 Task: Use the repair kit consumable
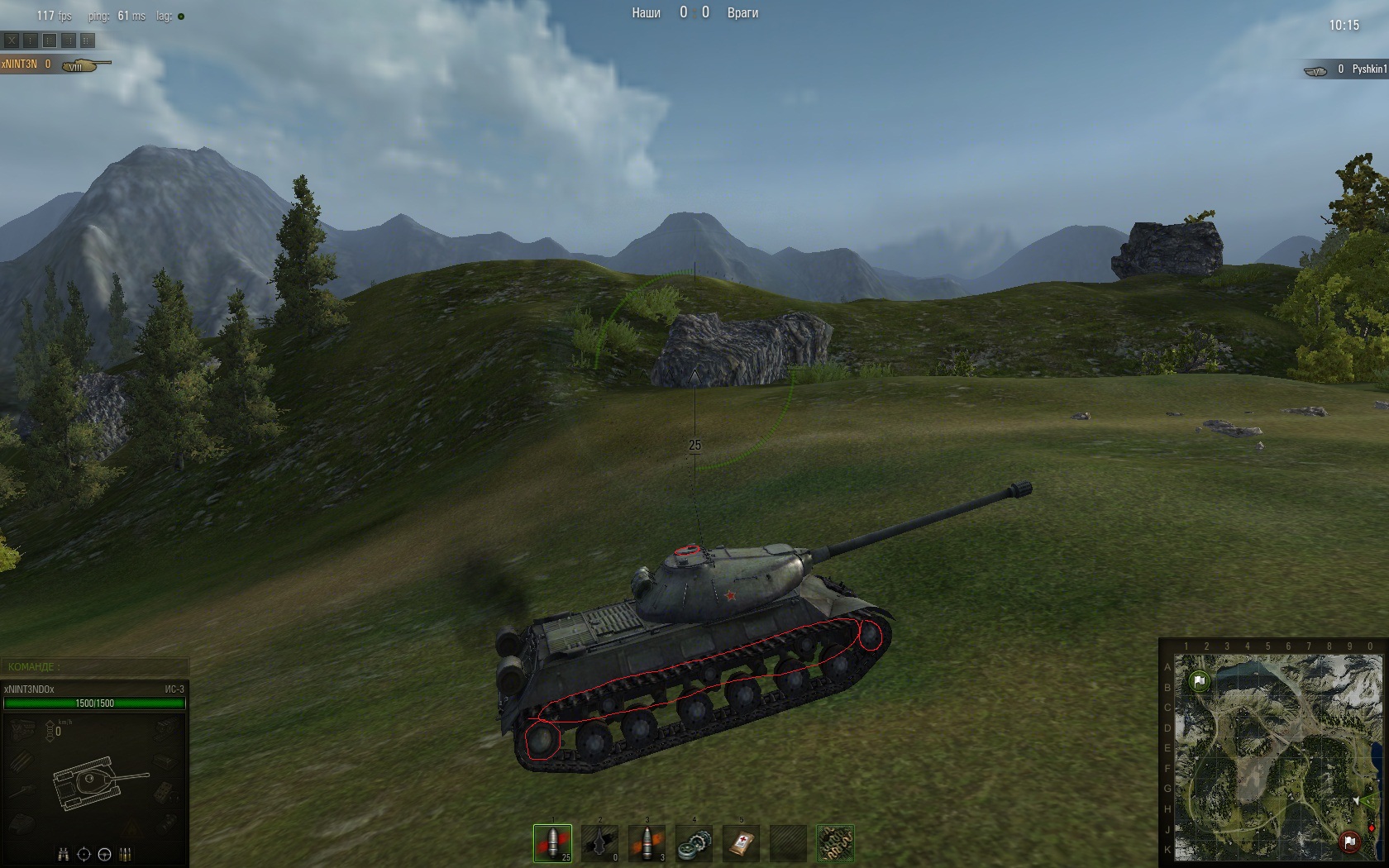coord(694,843)
